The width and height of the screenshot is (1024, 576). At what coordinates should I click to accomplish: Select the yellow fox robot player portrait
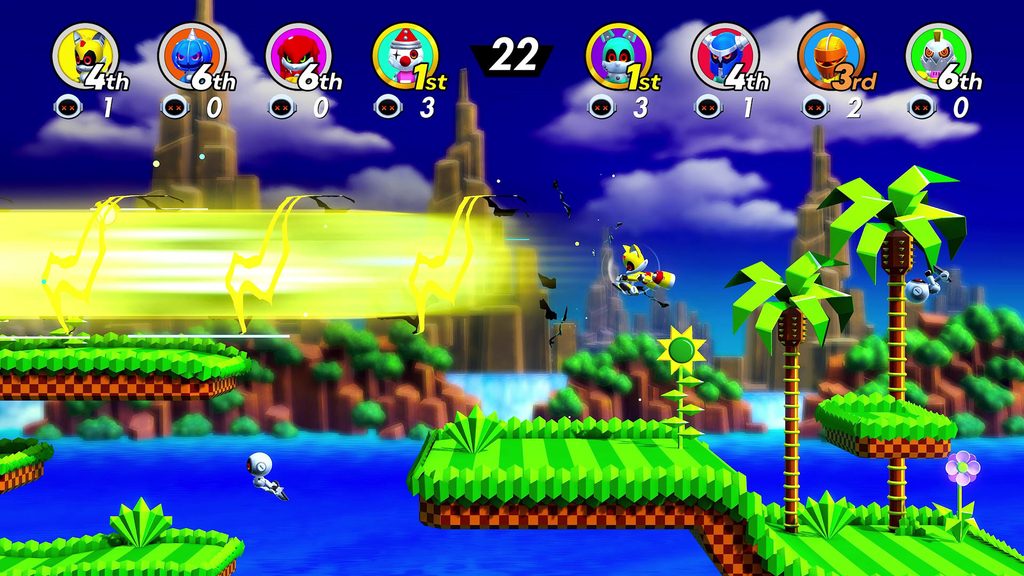pos(83,54)
